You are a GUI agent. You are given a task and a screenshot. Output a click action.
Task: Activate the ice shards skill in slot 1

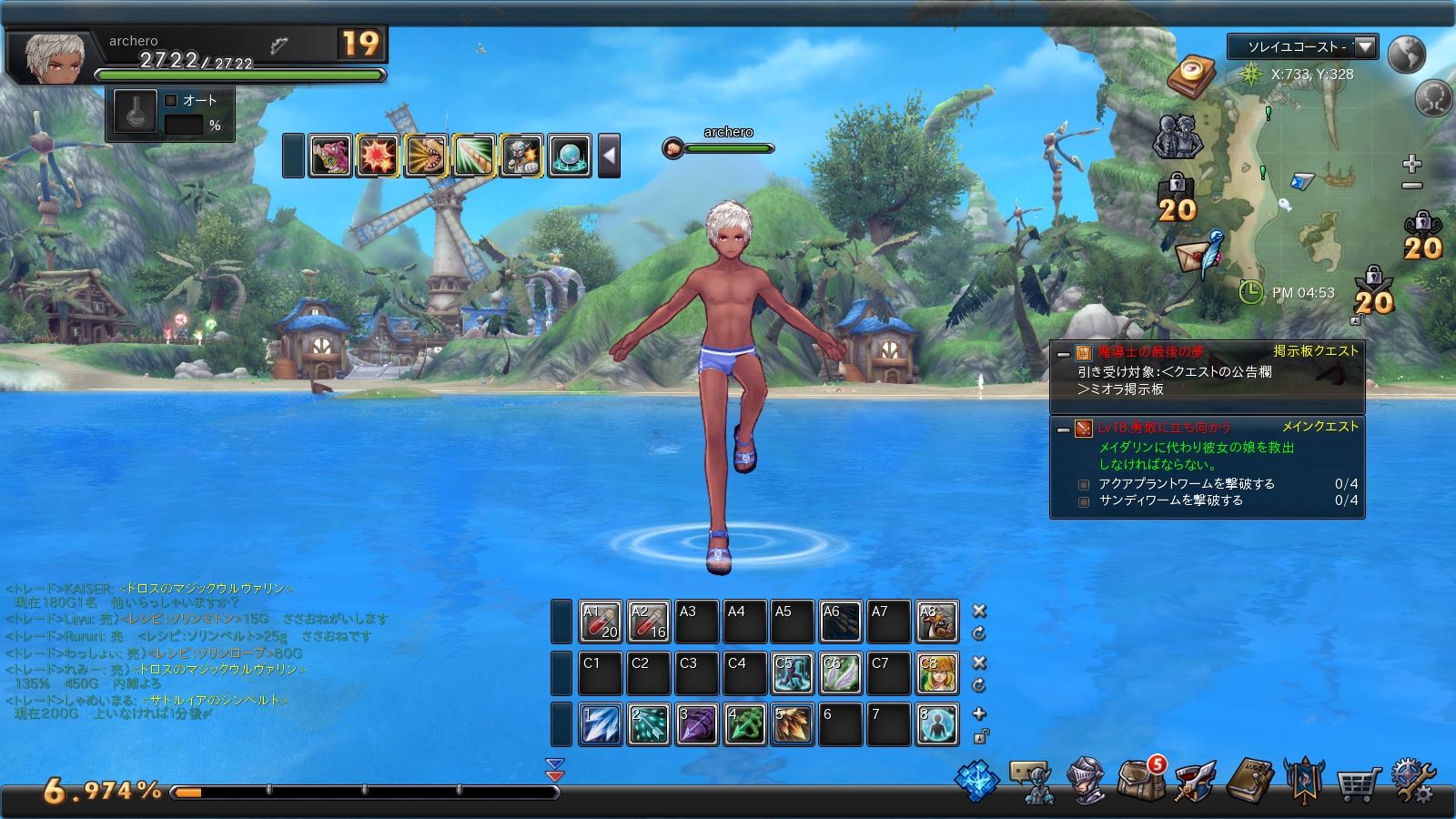pyautogui.click(x=601, y=725)
